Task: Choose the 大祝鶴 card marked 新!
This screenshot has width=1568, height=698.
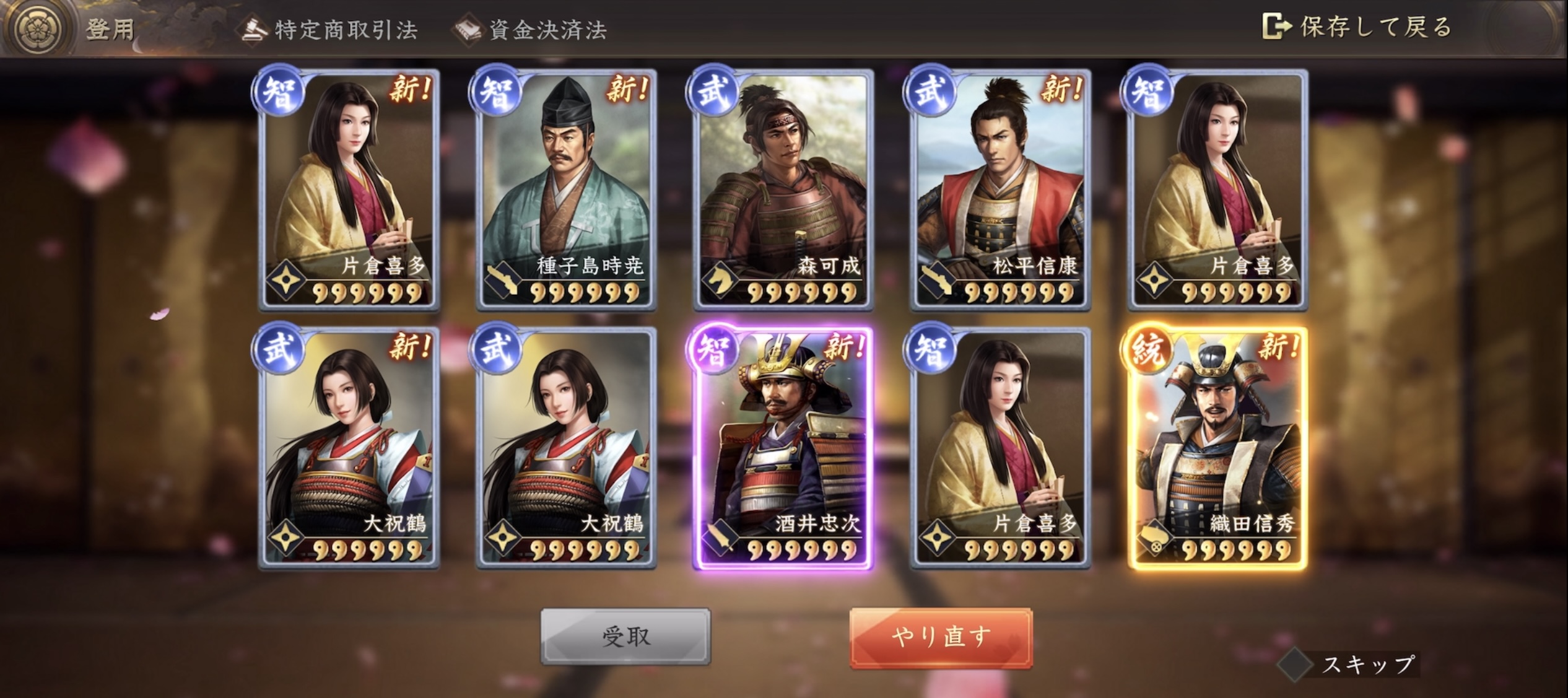Action: 349,448
